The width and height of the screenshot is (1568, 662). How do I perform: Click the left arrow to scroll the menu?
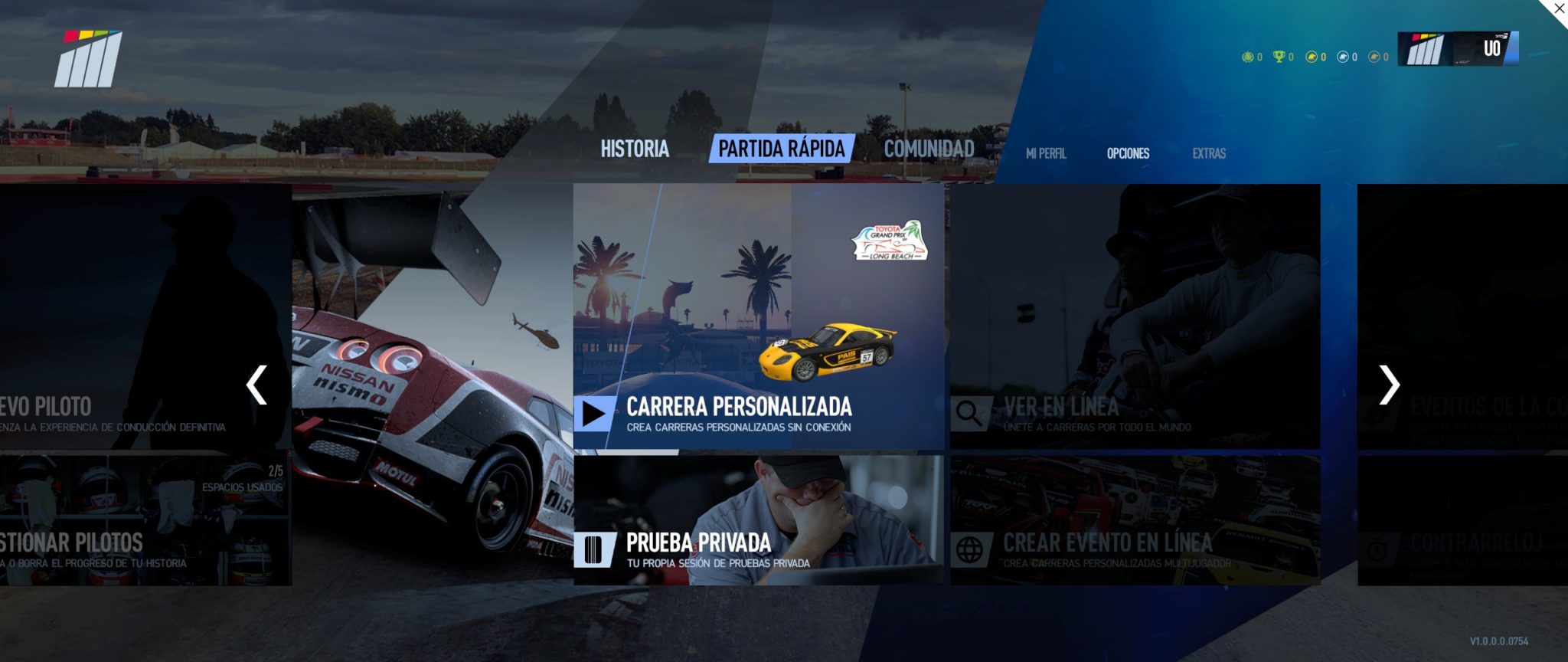[x=256, y=385]
